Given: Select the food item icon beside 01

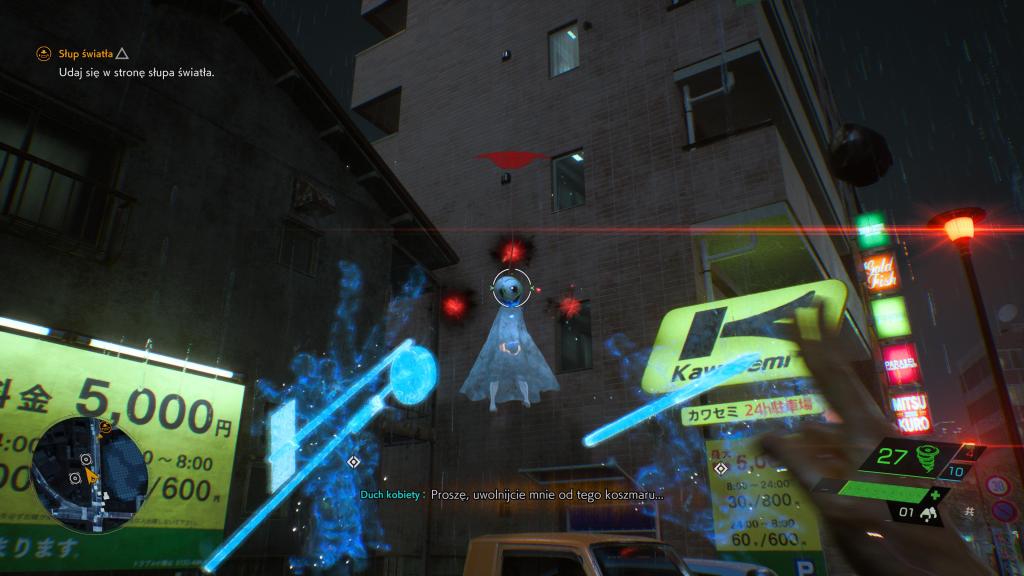Looking at the screenshot, I should [x=929, y=514].
